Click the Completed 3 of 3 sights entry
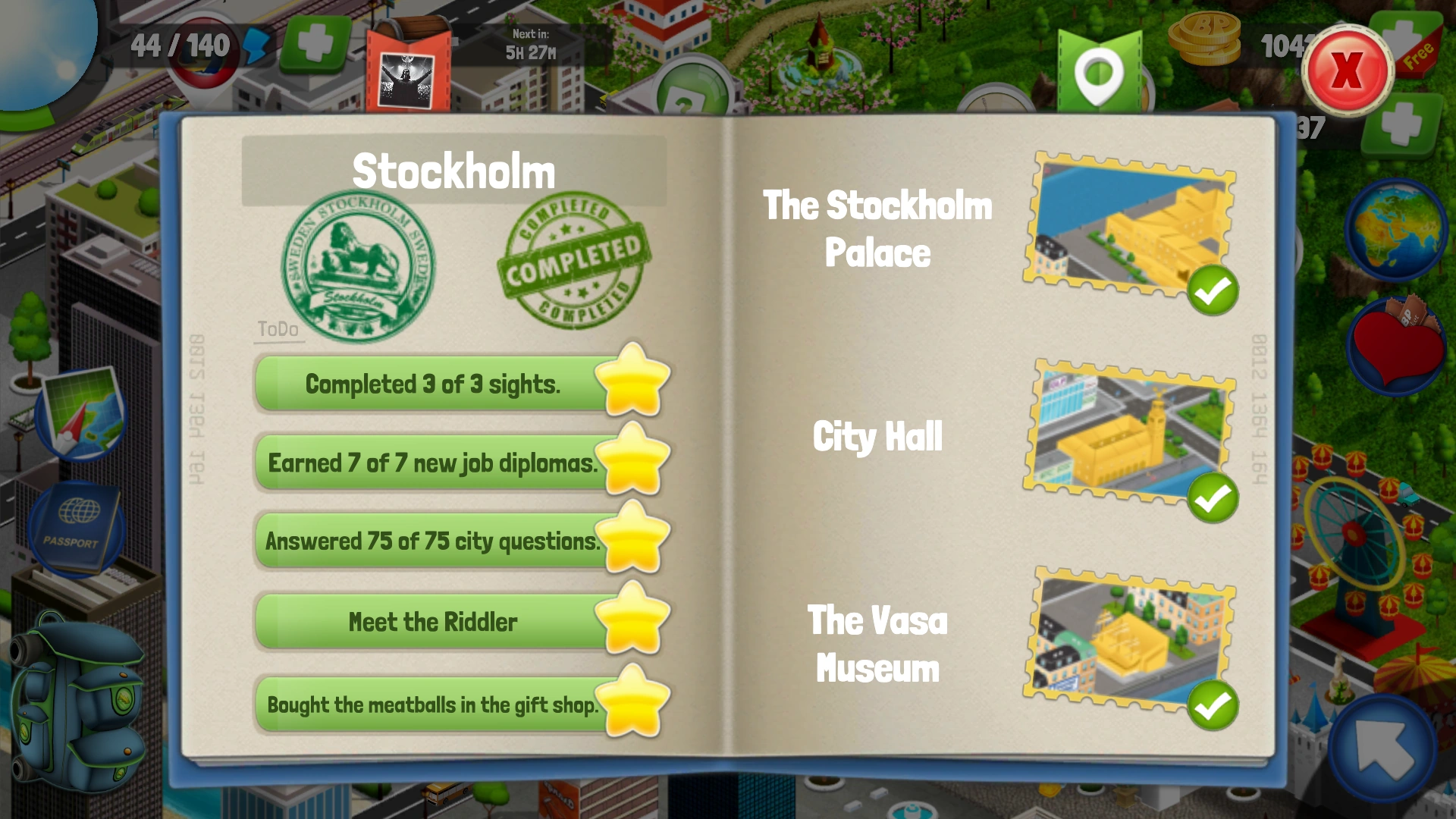This screenshot has width=1456, height=819. (x=431, y=384)
